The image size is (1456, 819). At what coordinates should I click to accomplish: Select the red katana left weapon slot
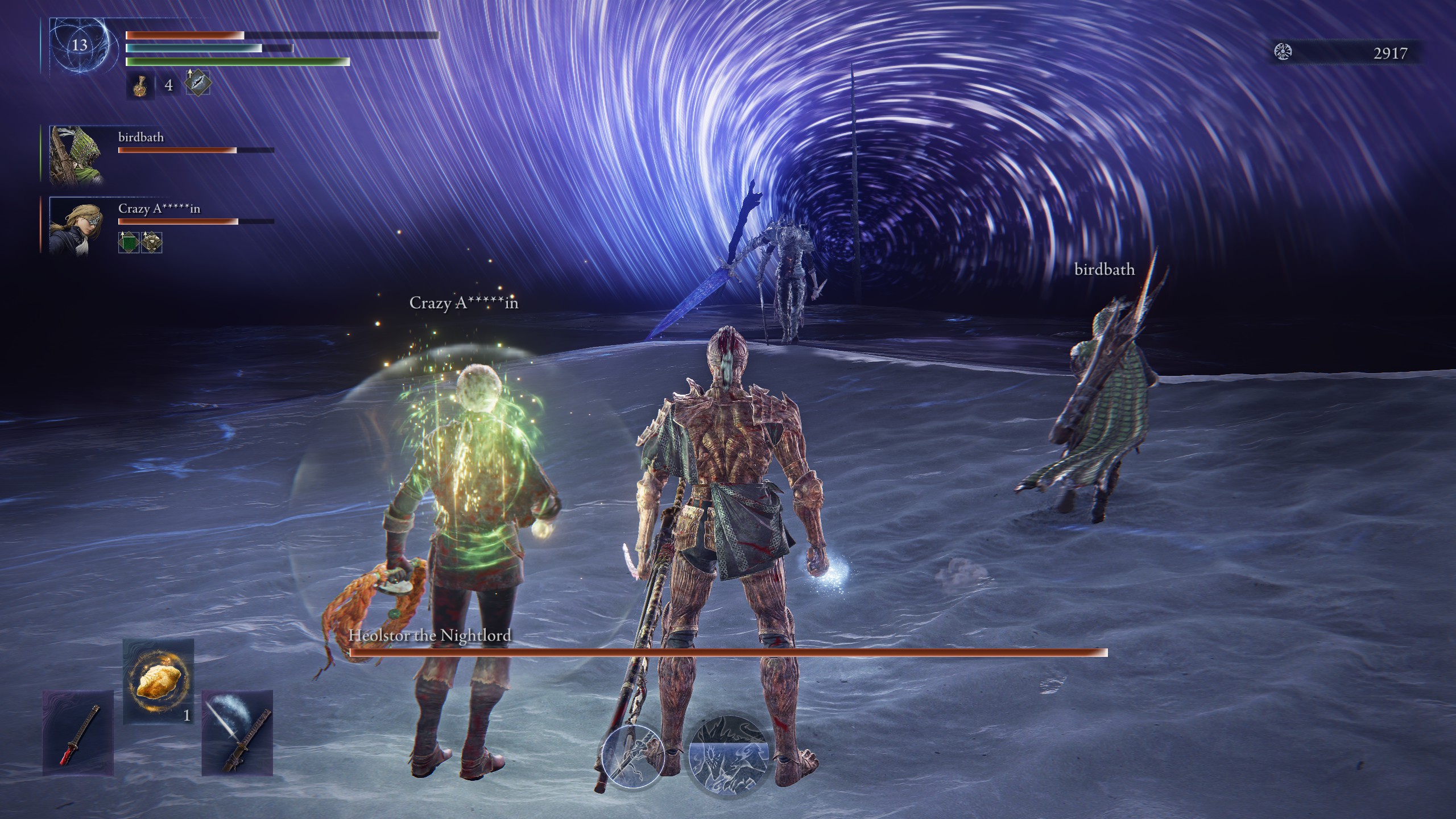(78, 733)
